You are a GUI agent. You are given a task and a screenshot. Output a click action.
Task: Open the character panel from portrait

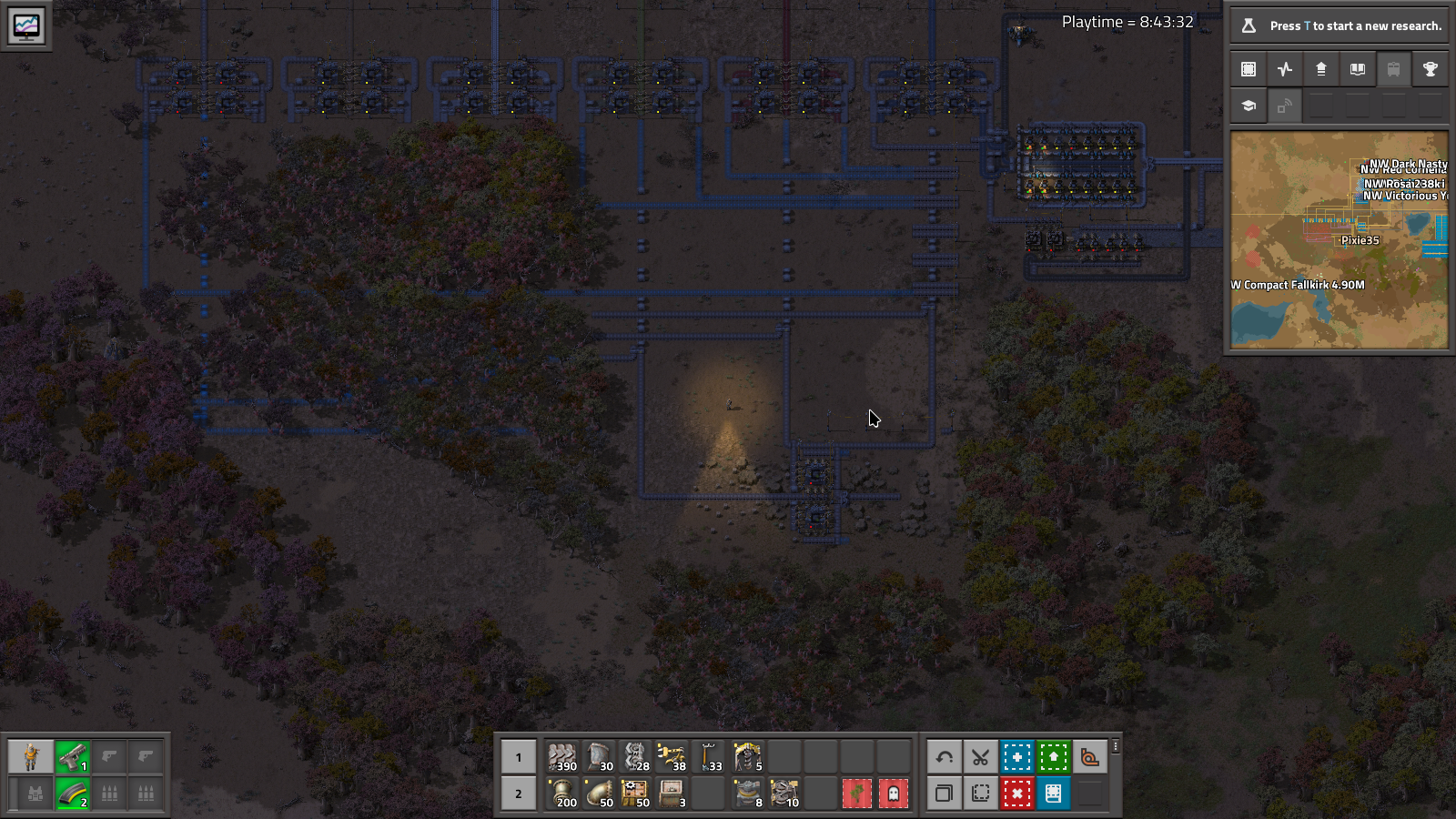[31, 757]
